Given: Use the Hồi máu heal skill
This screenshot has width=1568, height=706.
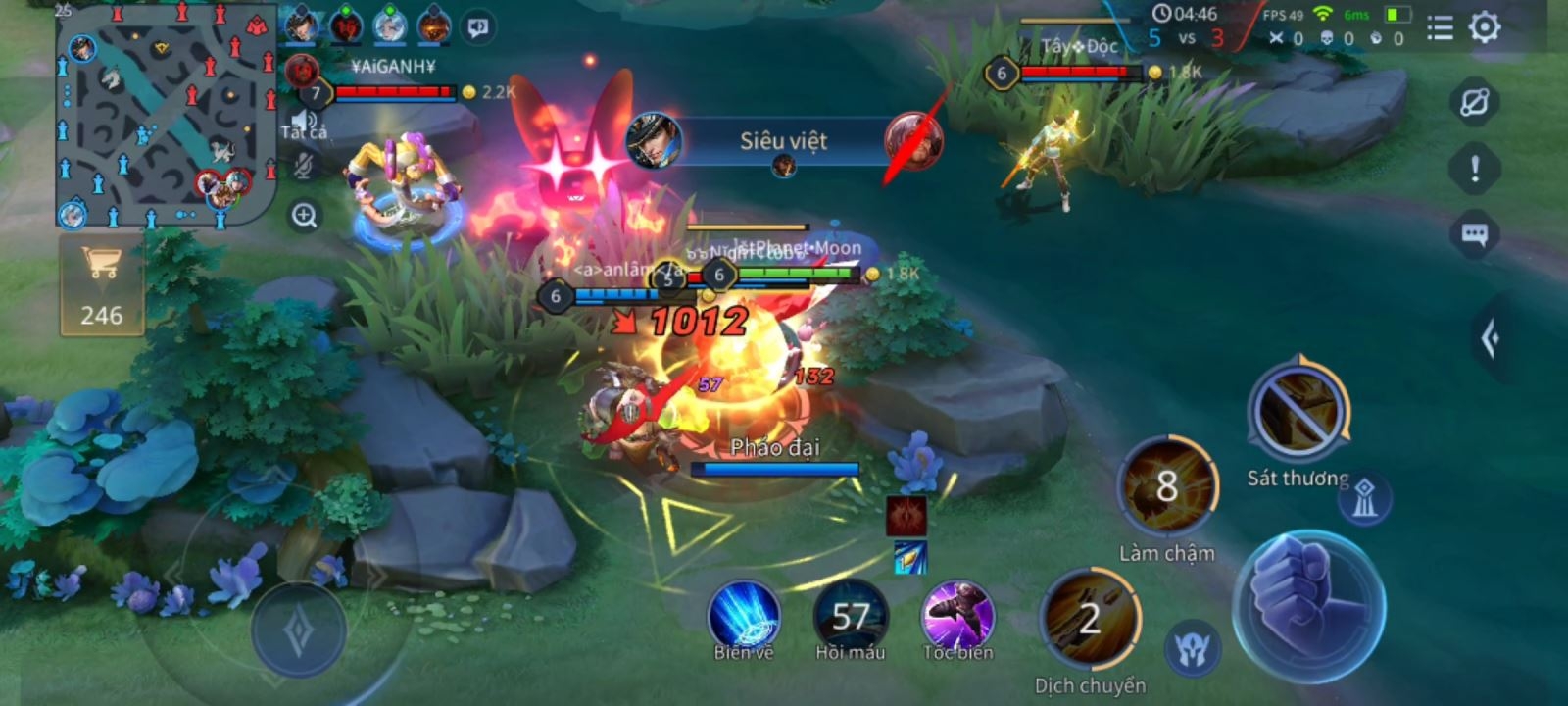Looking at the screenshot, I should pos(850,616).
